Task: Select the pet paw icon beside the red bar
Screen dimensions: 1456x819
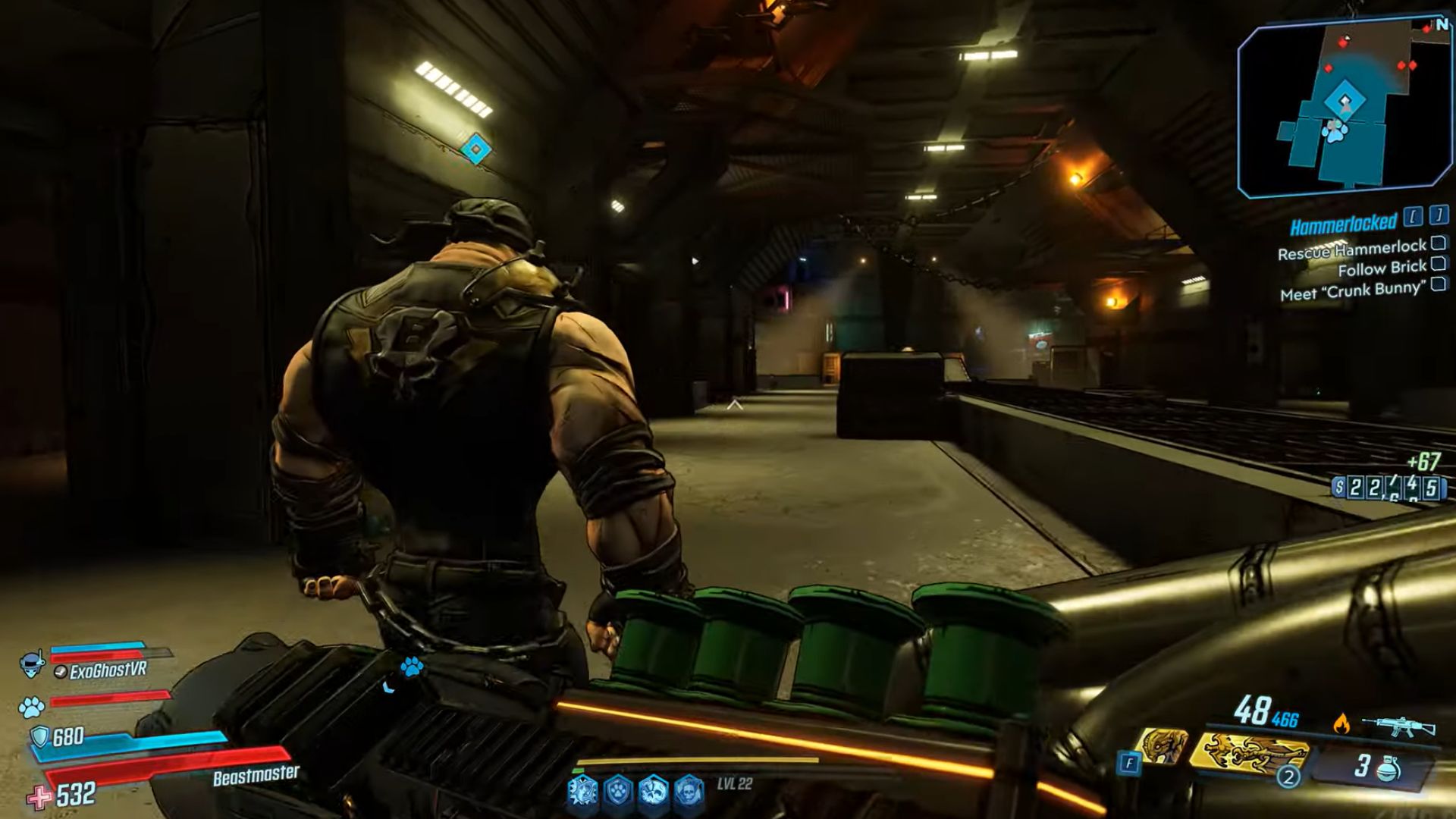Action: coord(32,708)
